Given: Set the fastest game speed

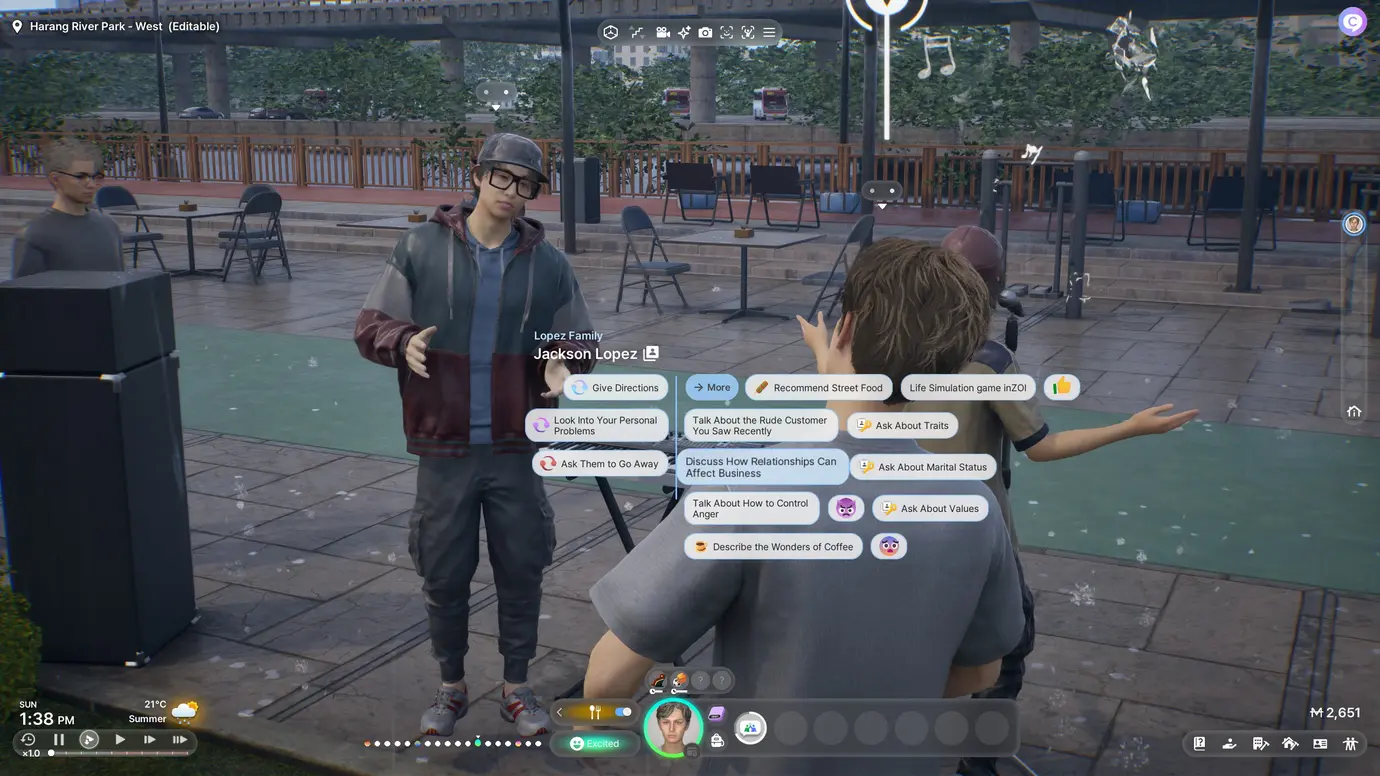Looking at the screenshot, I should 180,740.
